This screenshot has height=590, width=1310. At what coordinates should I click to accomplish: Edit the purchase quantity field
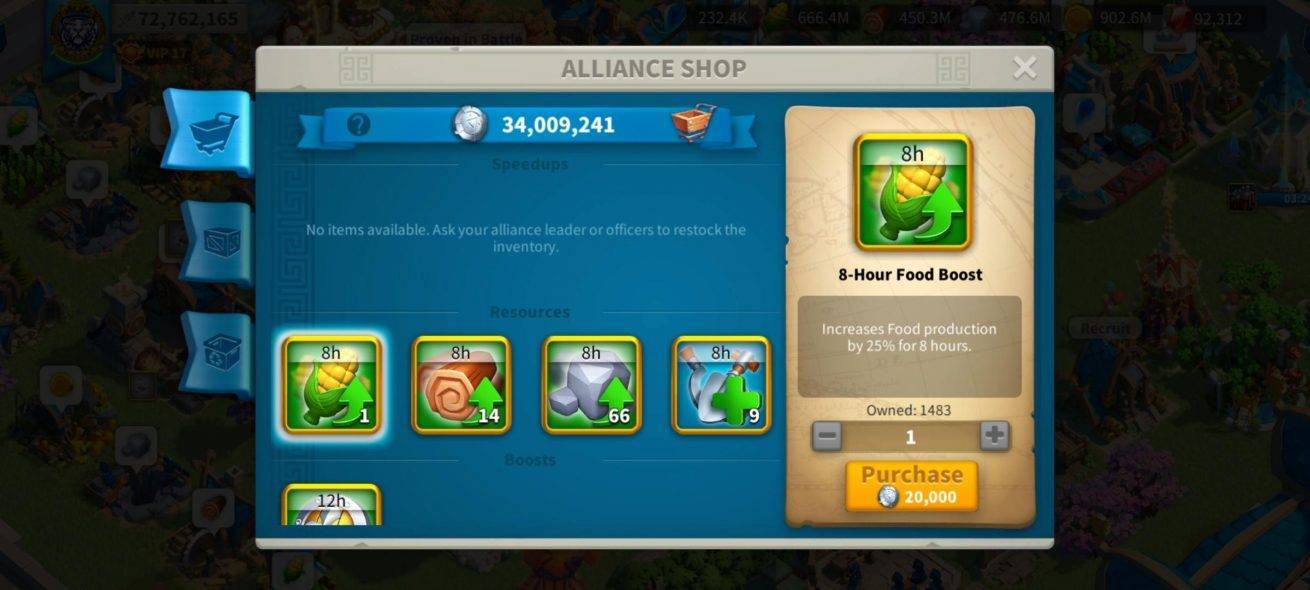[x=910, y=436]
